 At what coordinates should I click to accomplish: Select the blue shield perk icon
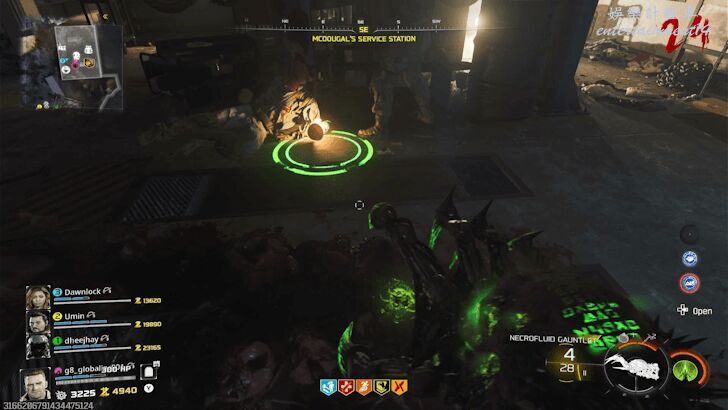pyautogui.click(x=327, y=385)
